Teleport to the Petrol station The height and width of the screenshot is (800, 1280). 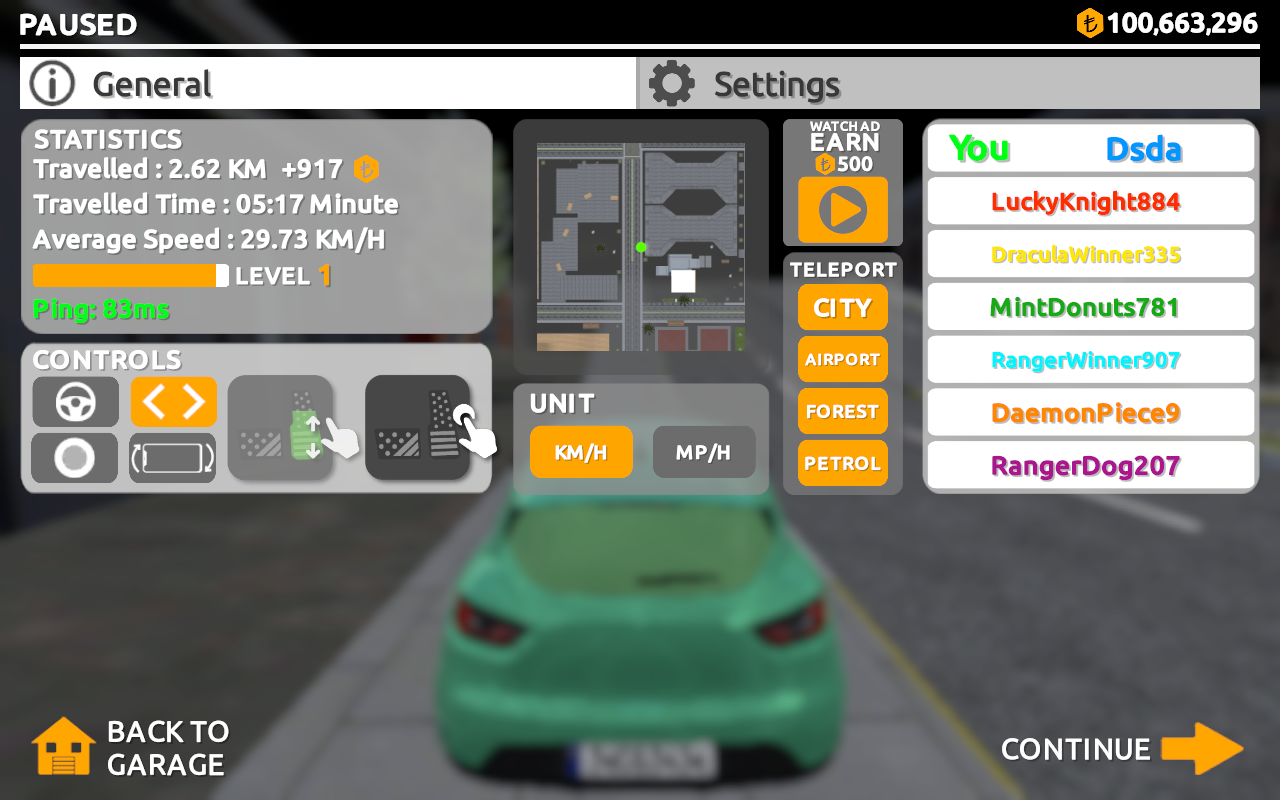[842, 463]
